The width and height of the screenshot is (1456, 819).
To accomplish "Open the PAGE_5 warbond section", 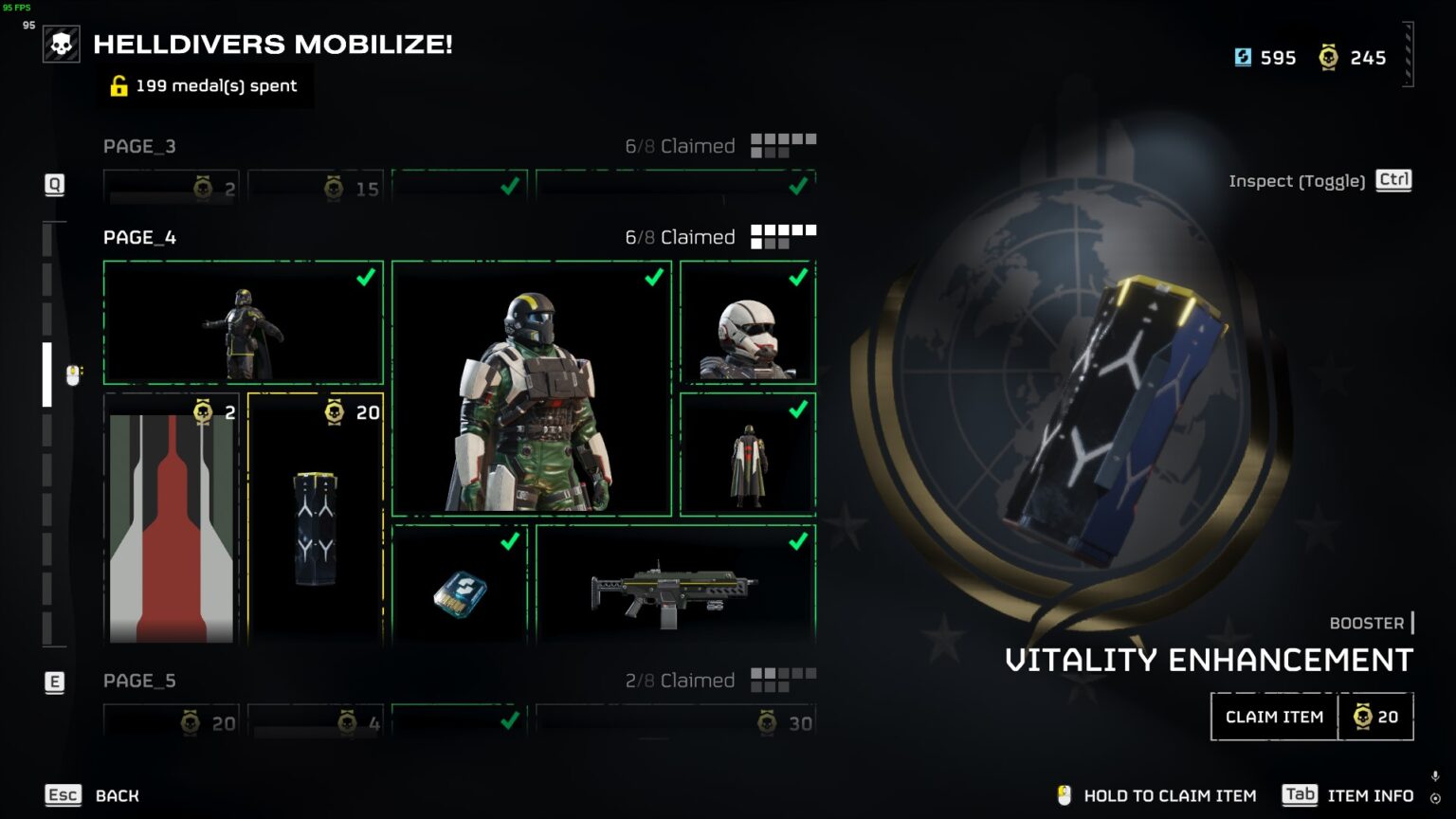I will (139, 681).
